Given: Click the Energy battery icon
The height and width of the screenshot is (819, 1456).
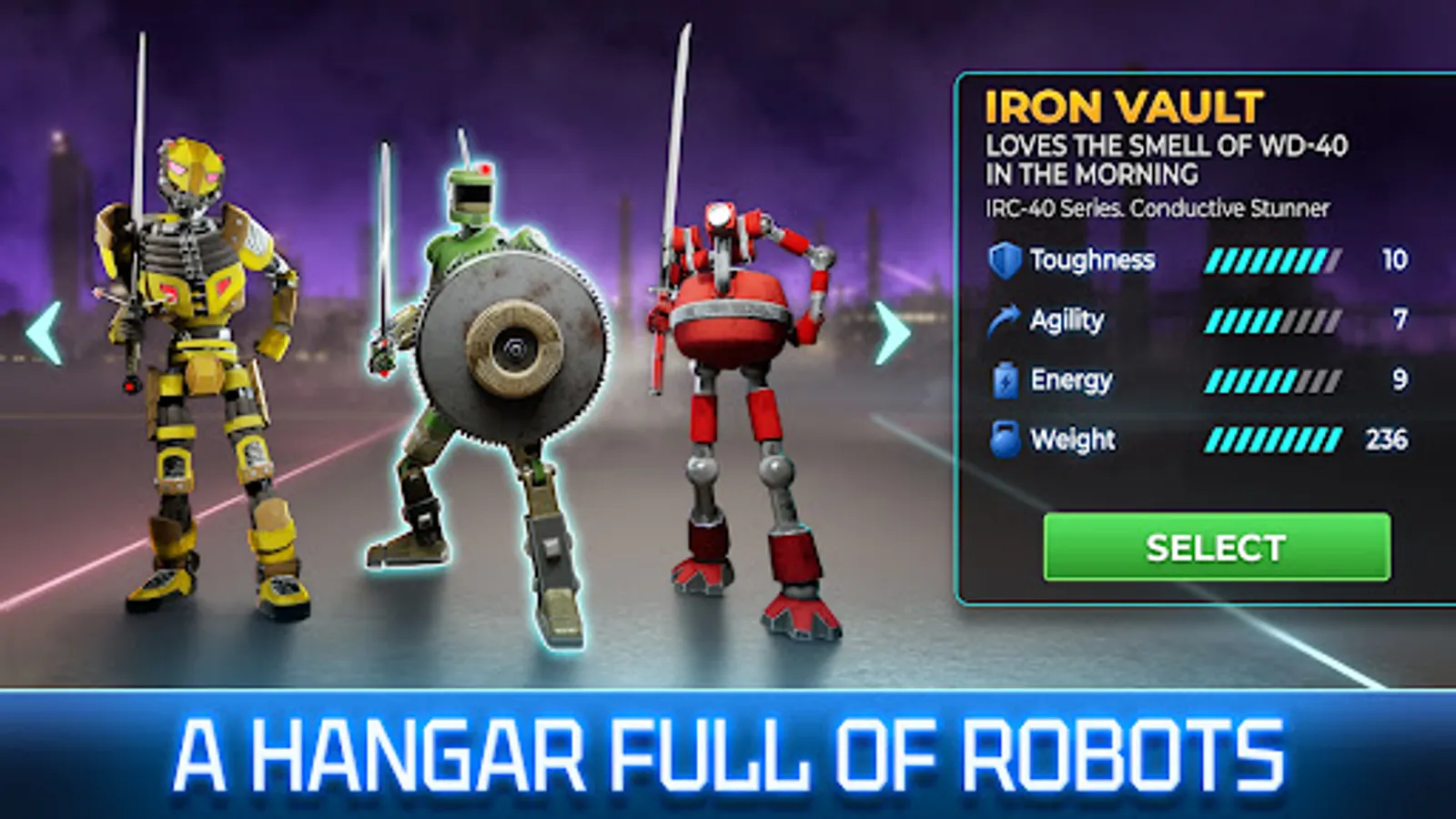Looking at the screenshot, I should (x=1005, y=379).
